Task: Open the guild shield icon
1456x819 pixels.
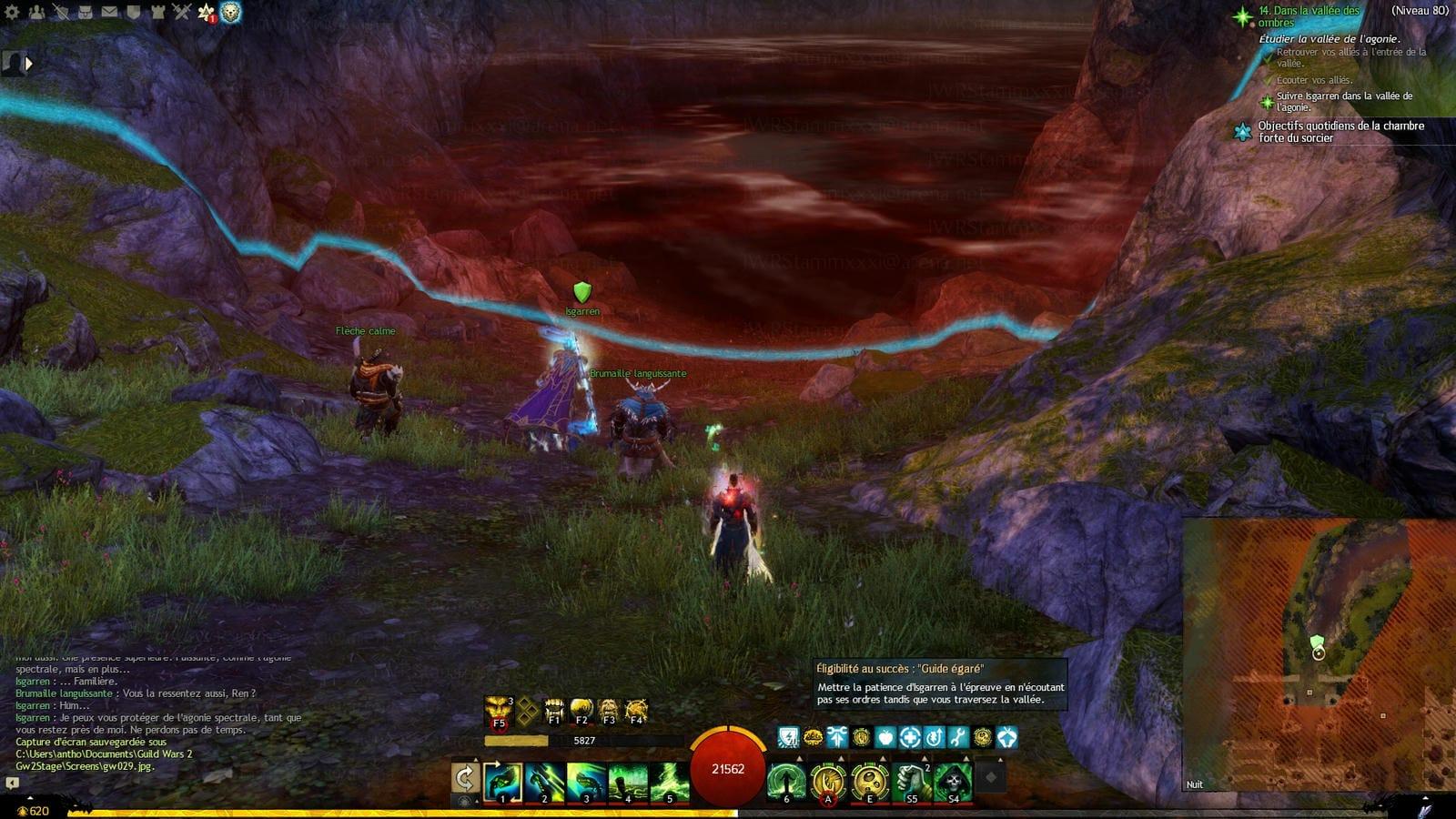Action: [x=133, y=12]
